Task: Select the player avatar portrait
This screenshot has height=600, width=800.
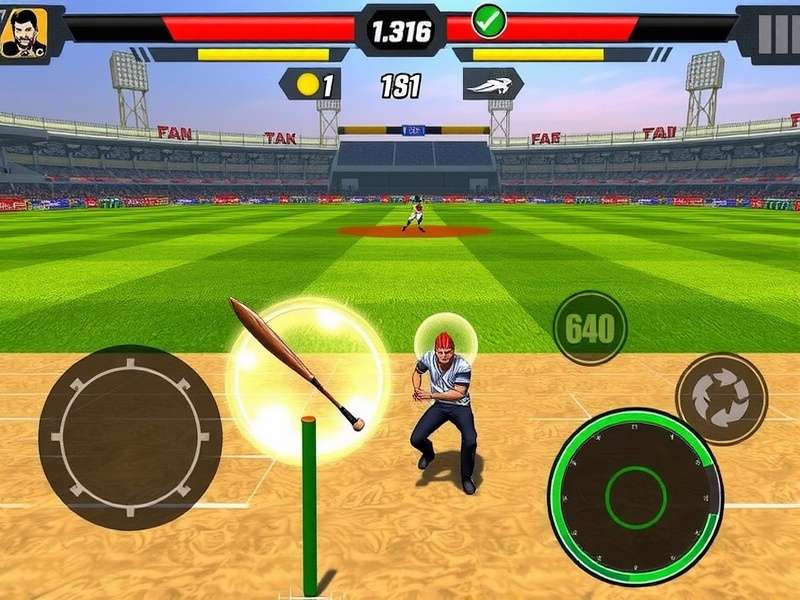Action: tap(22, 34)
